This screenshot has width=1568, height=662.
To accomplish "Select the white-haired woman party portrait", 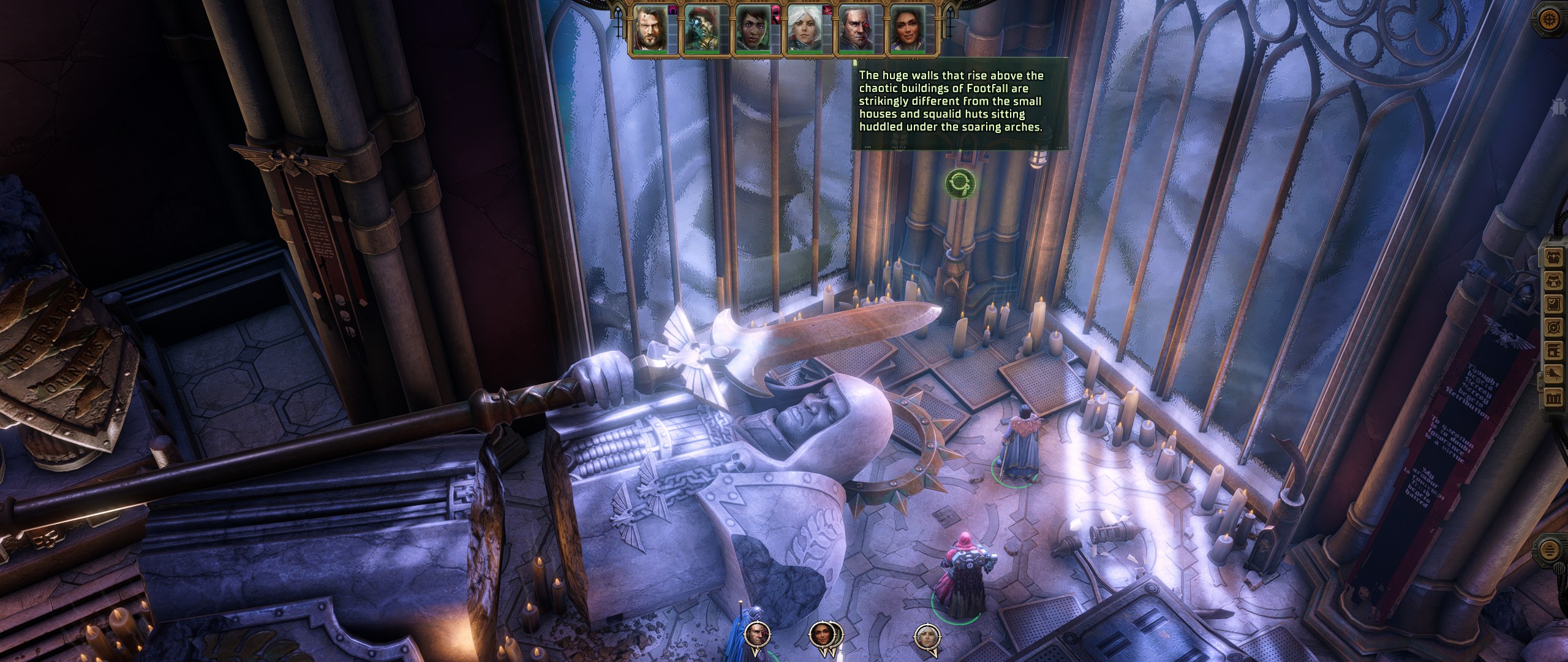I will click(804, 29).
